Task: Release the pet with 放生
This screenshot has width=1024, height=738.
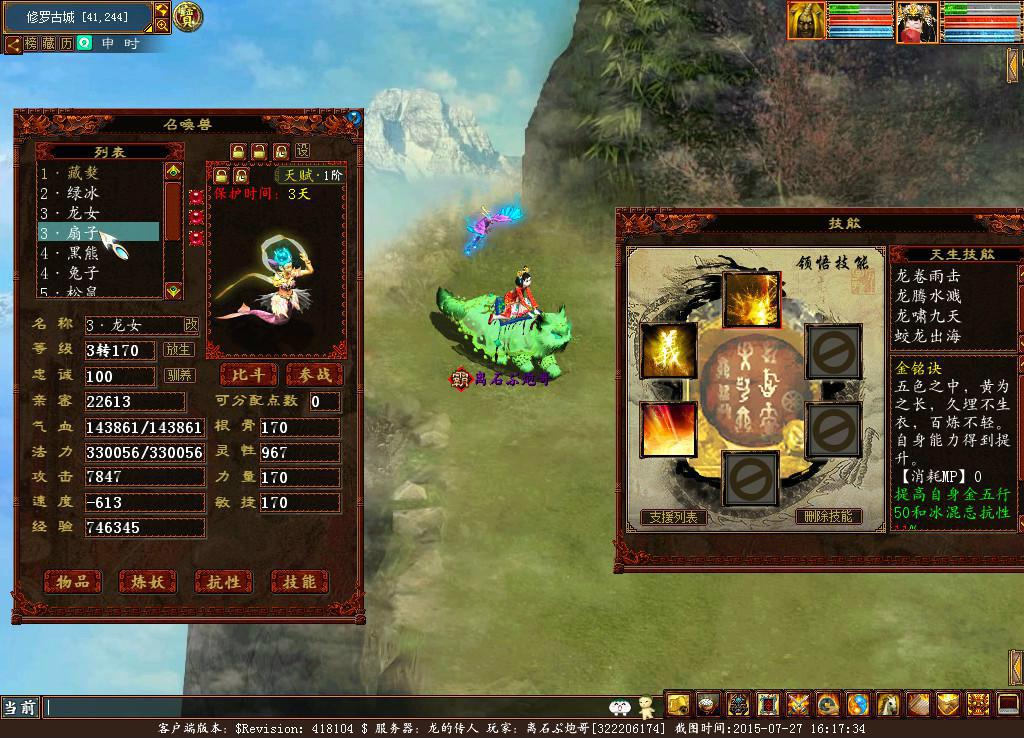Action: pyautogui.click(x=179, y=350)
